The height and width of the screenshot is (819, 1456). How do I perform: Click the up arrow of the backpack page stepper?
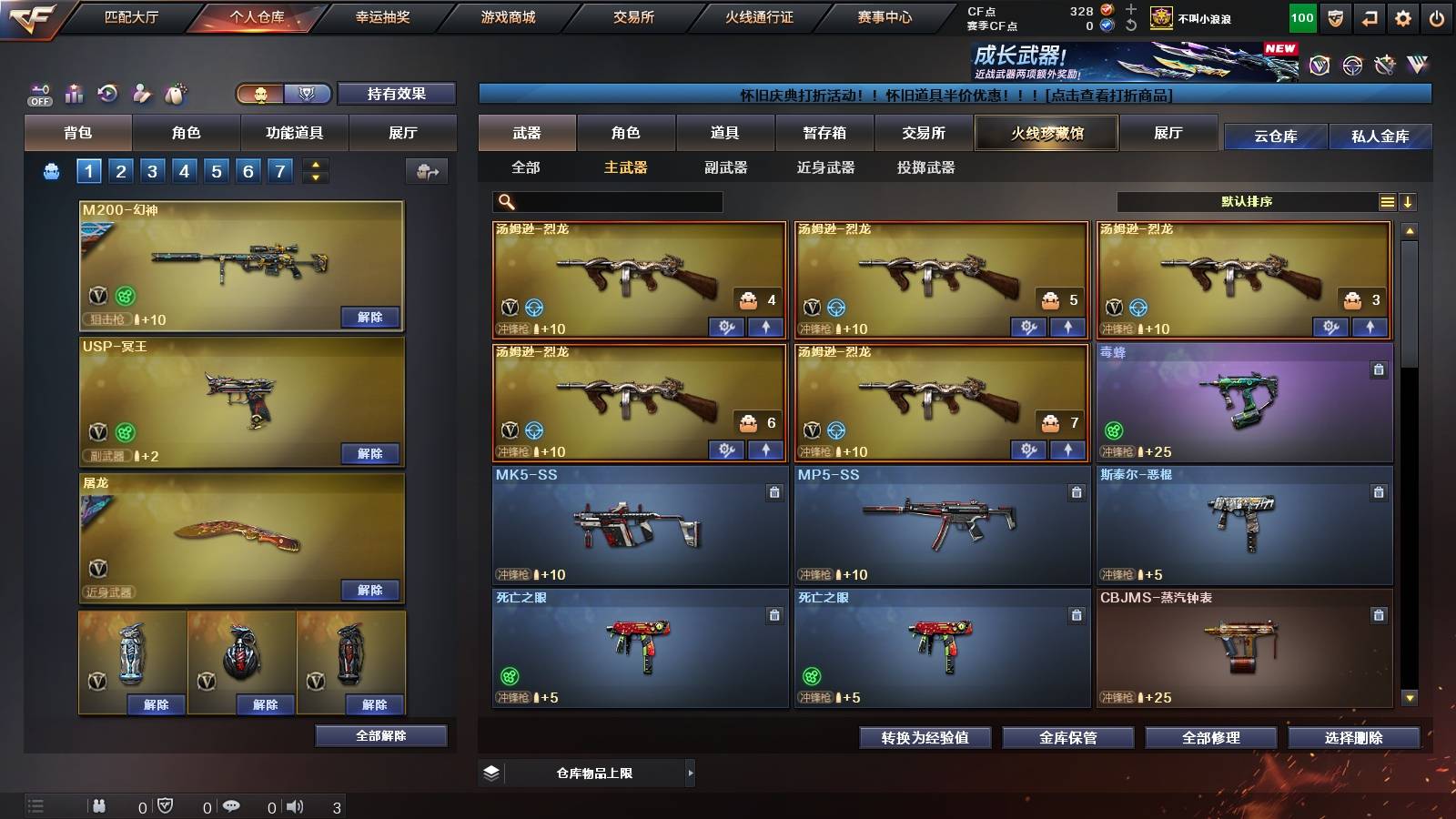coord(314,165)
